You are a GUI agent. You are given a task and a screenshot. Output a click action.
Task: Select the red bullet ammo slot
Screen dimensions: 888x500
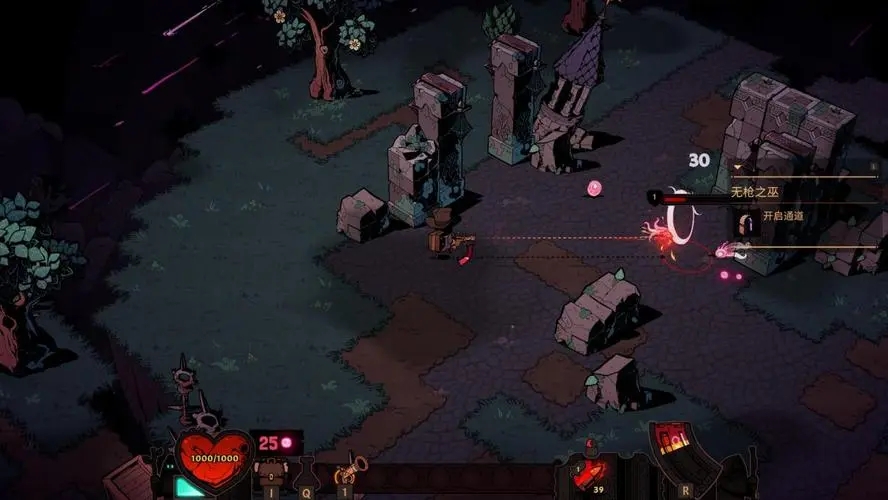[588, 470]
